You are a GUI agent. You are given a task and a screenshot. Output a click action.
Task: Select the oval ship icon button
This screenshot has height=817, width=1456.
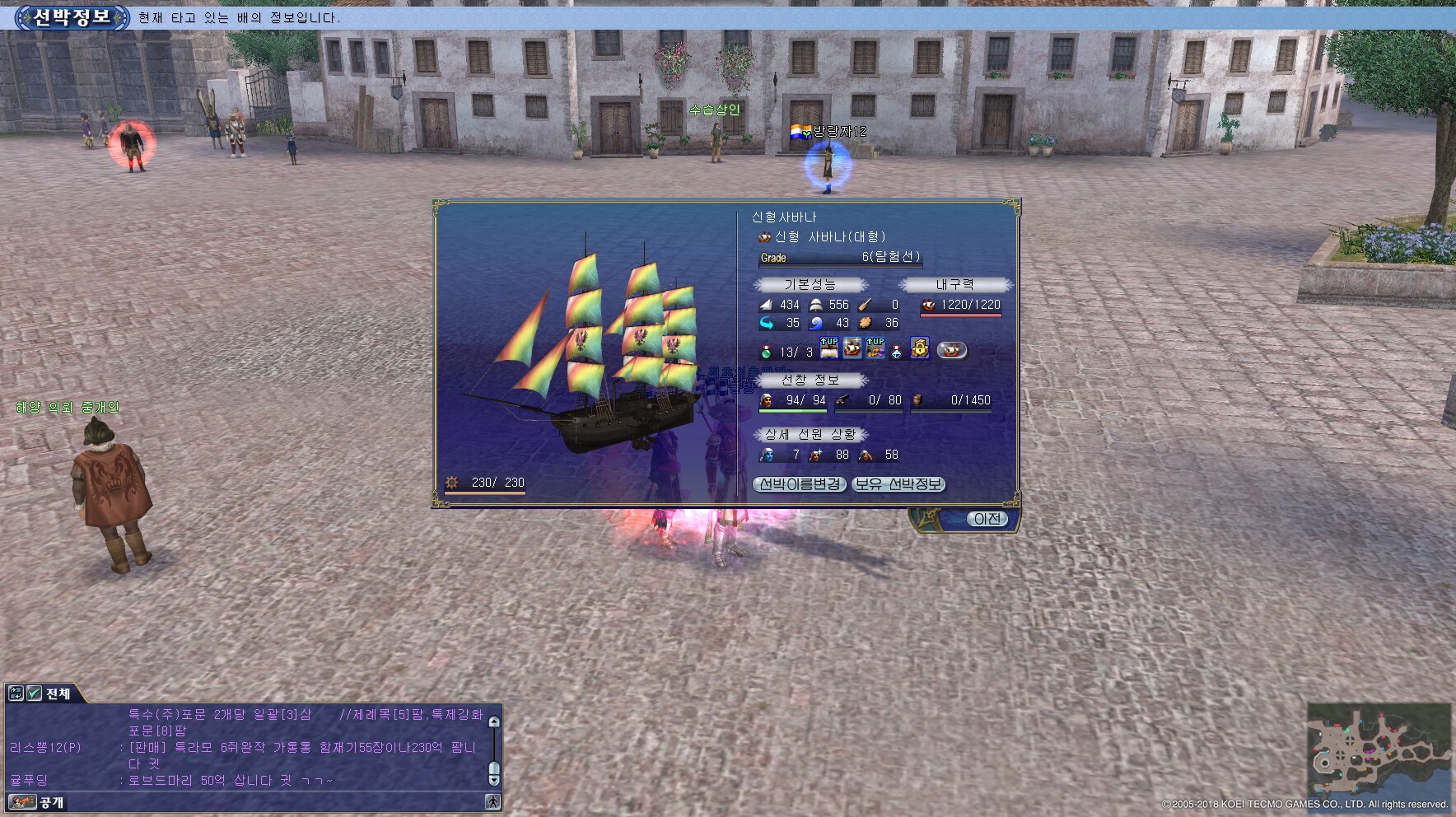point(951,350)
